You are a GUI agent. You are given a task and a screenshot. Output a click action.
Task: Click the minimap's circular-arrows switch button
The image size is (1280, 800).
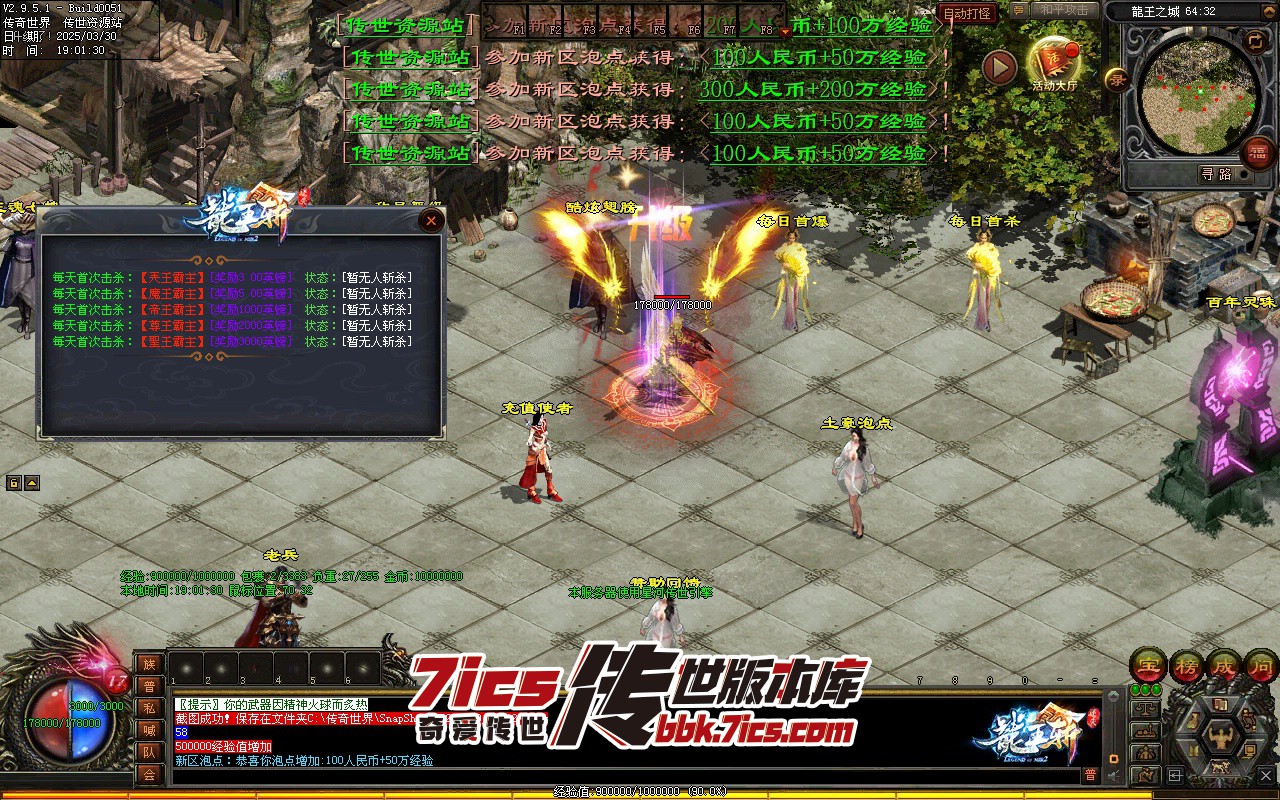[1255, 41]
